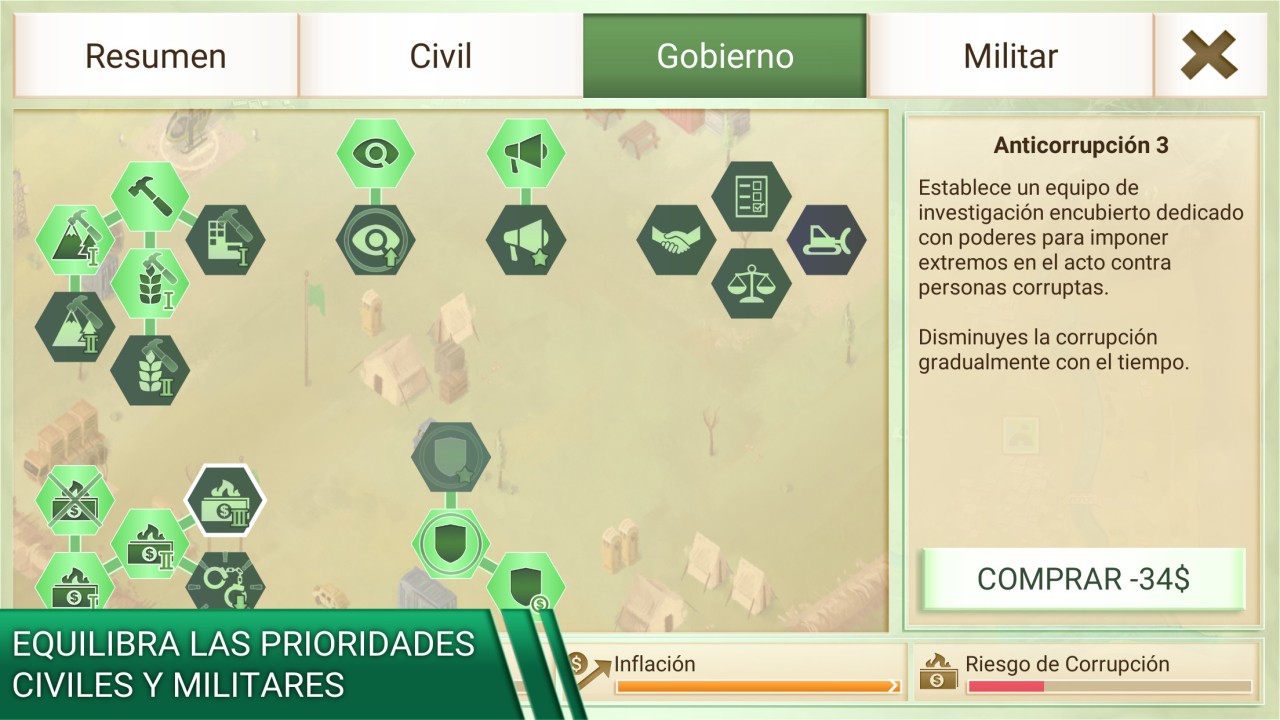Open the Civil tab

(440, 56)
